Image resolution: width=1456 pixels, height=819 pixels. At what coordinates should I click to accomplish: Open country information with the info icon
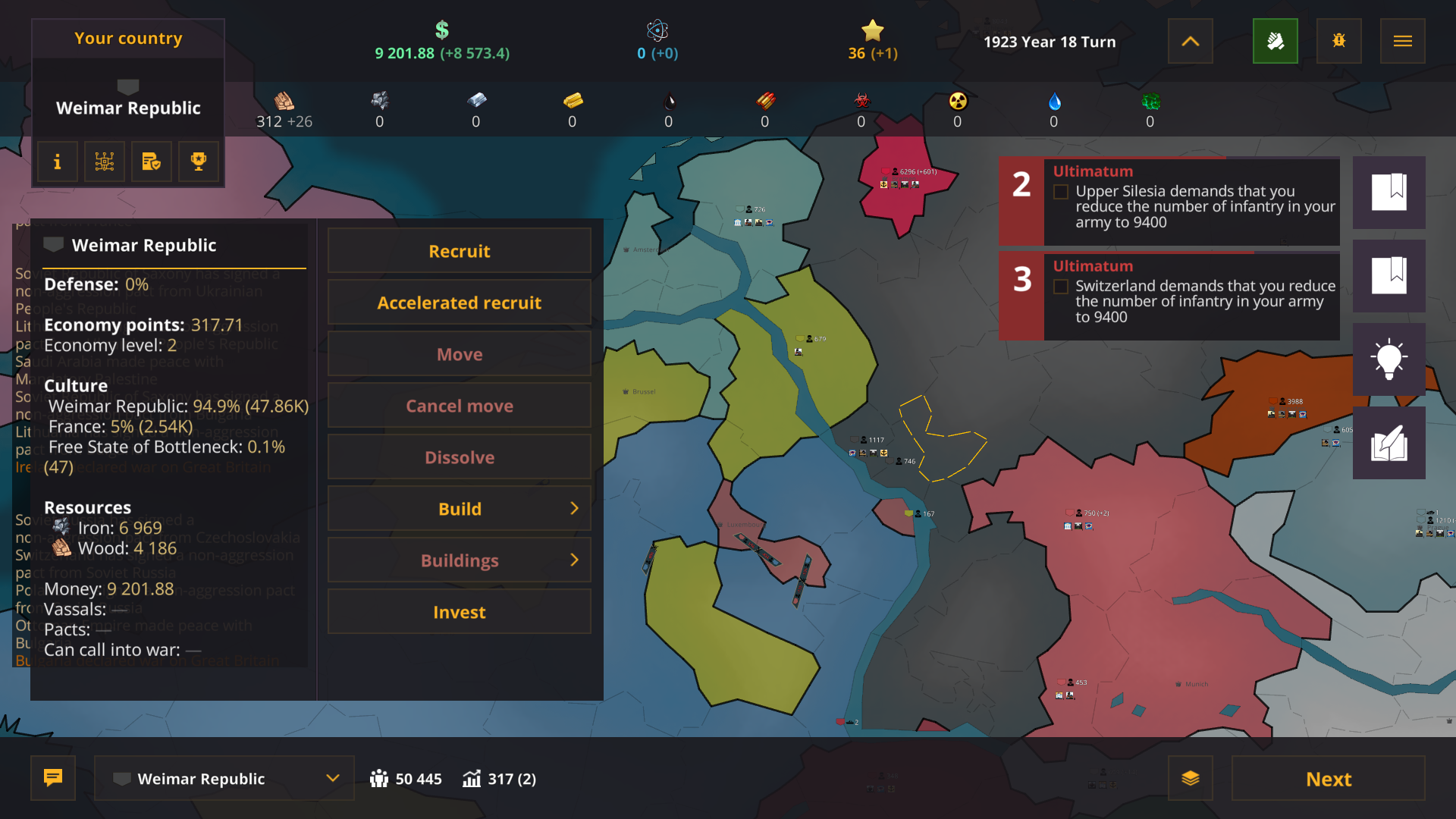point(57,162)
